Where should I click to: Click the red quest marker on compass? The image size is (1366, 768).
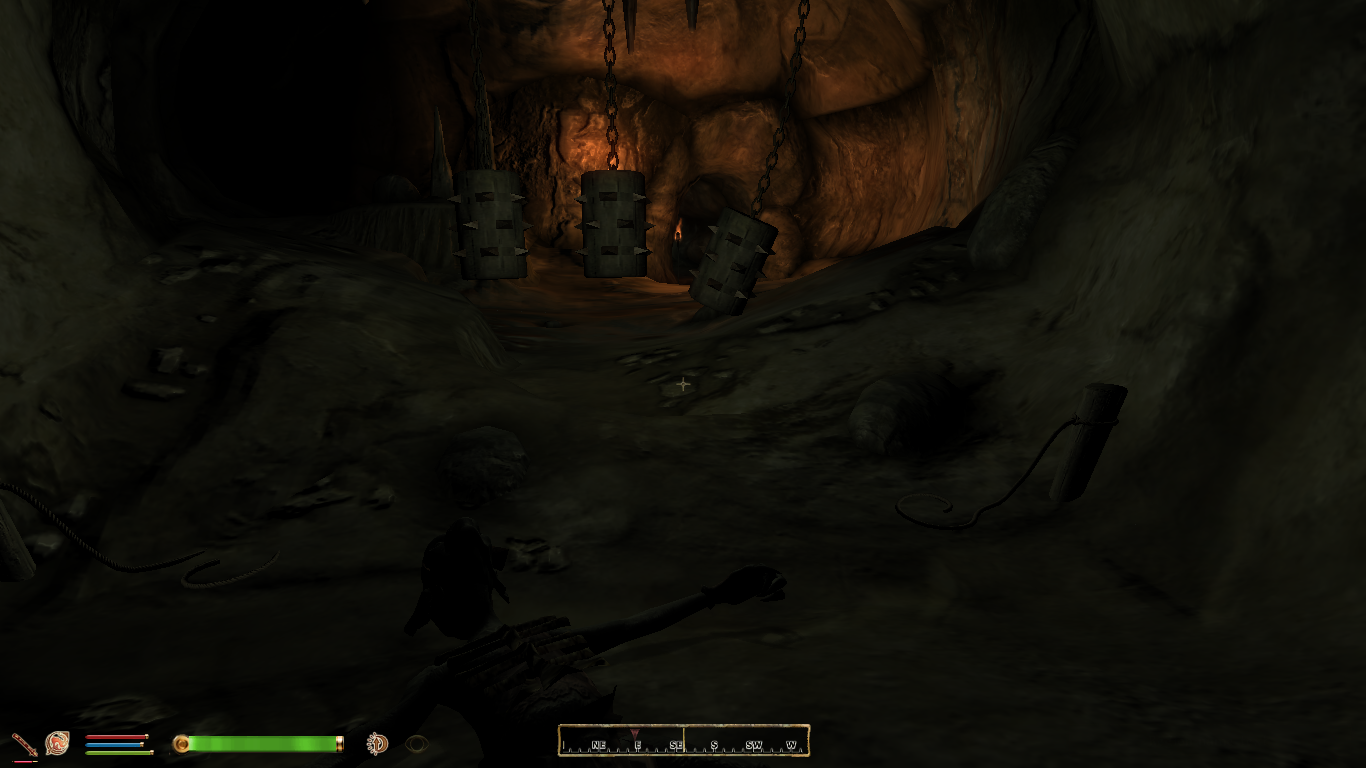(634, 733)
